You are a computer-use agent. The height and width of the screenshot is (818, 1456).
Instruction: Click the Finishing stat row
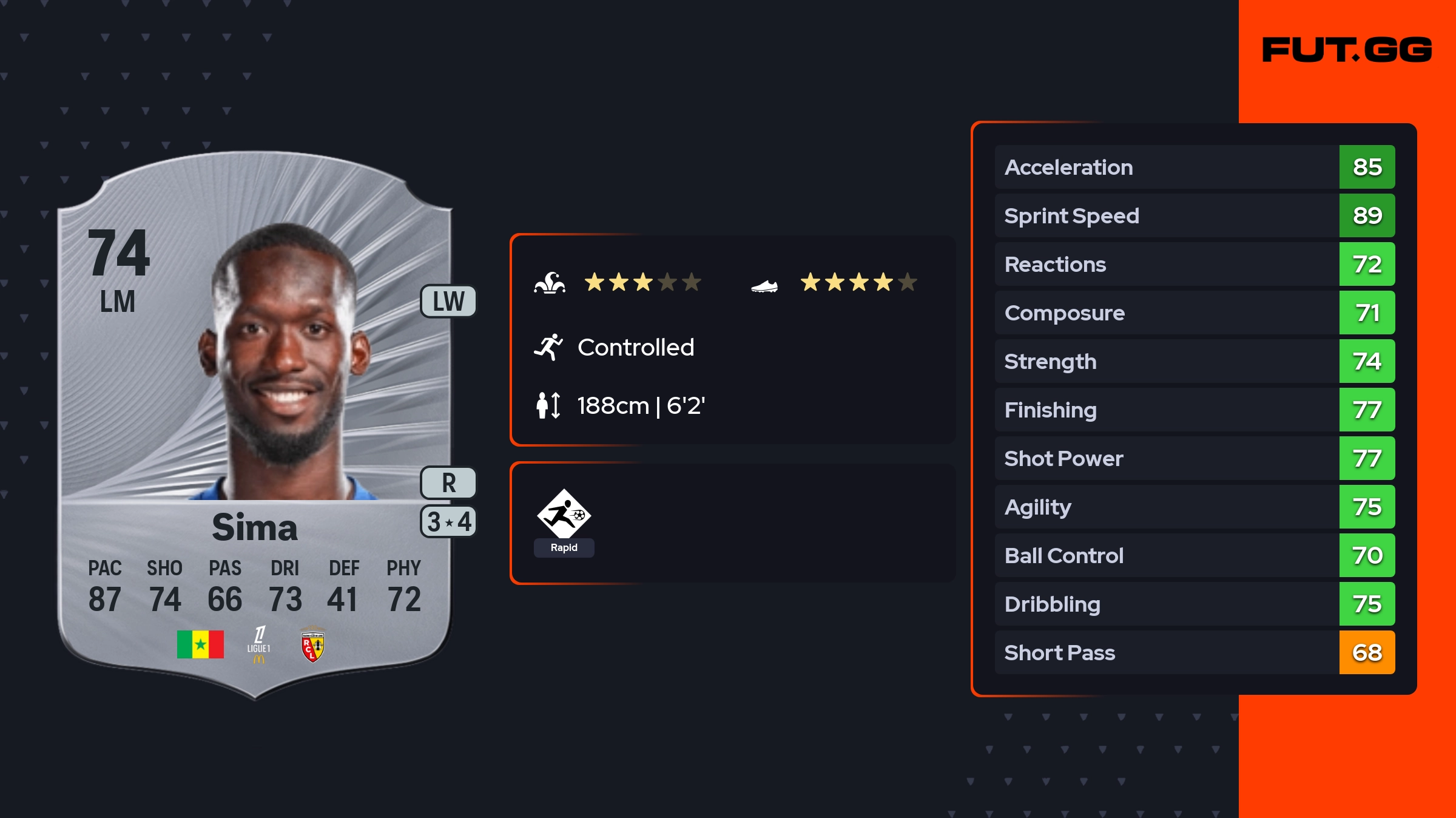(x=1195, y=410)
